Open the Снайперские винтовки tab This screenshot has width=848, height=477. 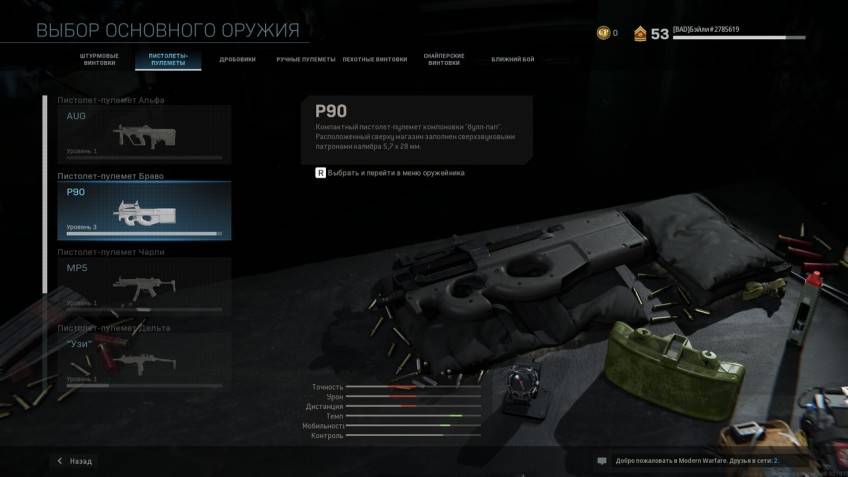(444, 59)
